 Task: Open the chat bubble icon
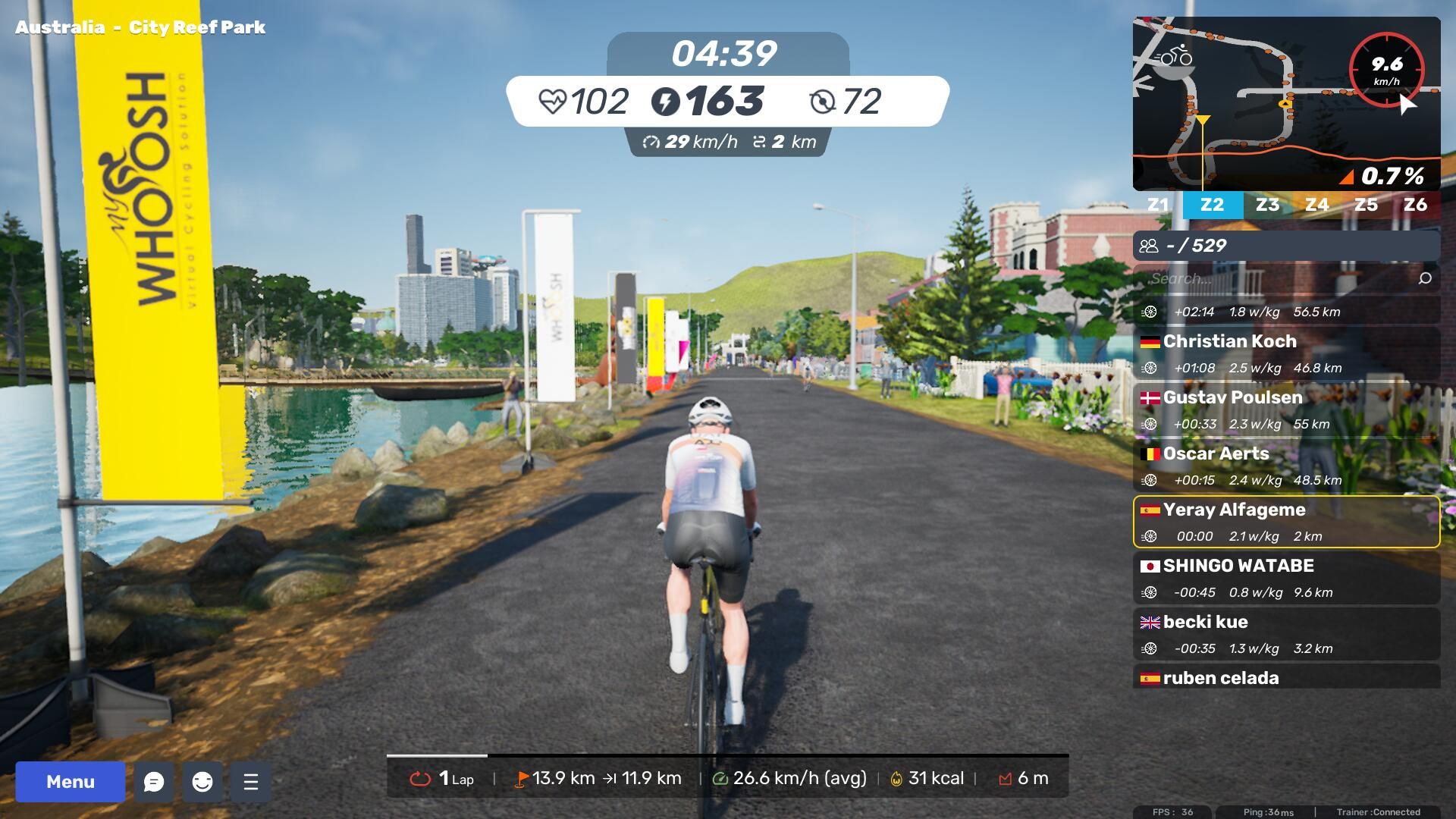pos(154,781)
